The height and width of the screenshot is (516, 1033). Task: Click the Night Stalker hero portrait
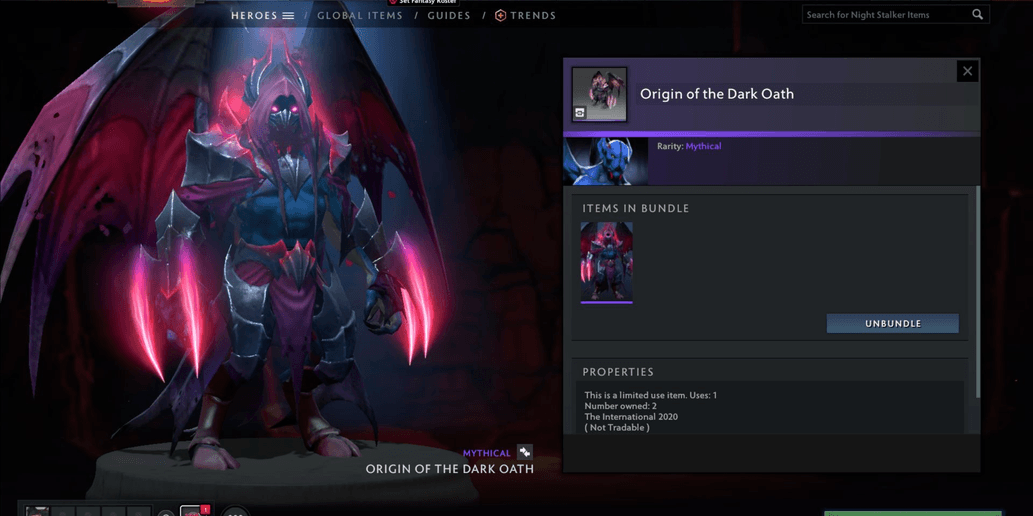[x=605, y=162]
